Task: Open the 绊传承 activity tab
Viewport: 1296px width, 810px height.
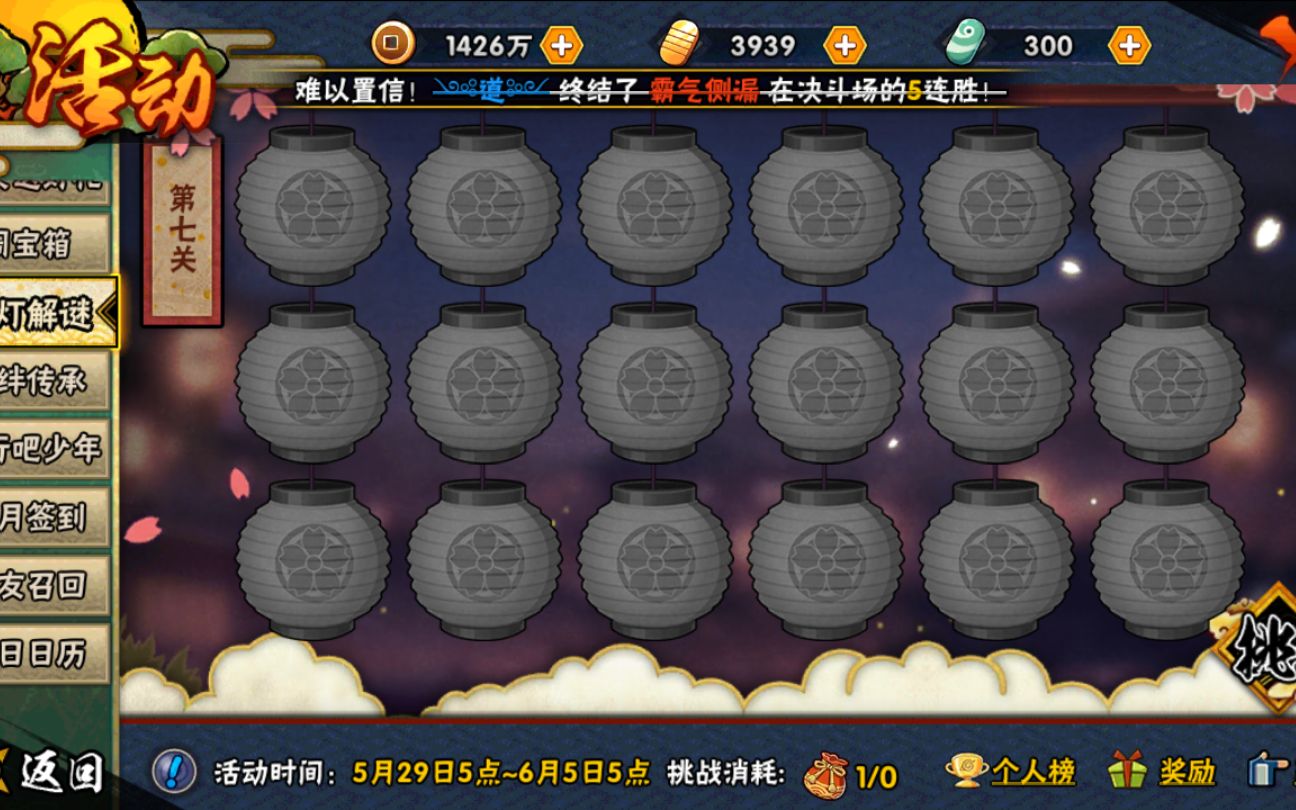Action: (52, 381)
